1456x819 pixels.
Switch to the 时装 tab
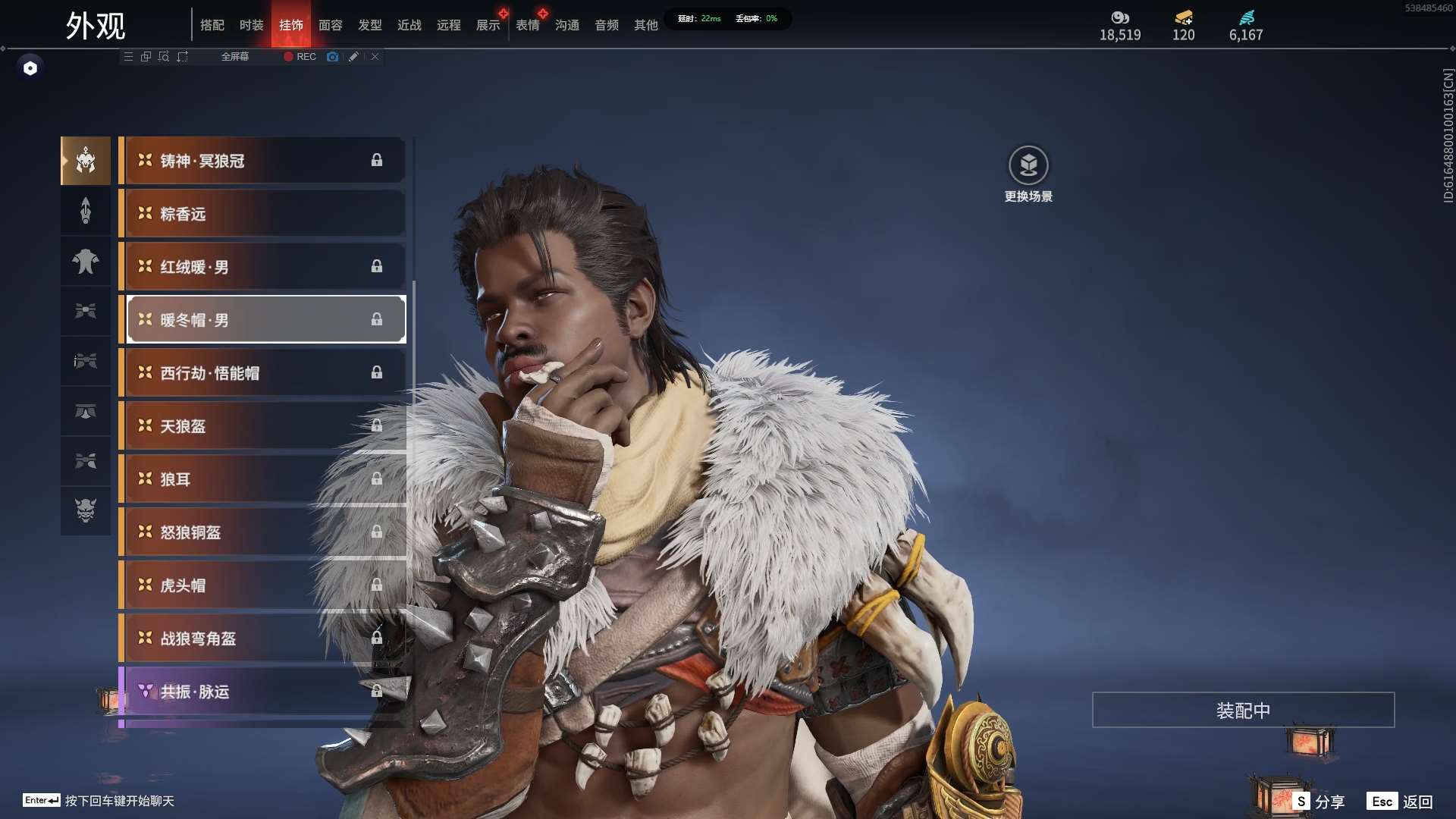click(x=251, y=25)
